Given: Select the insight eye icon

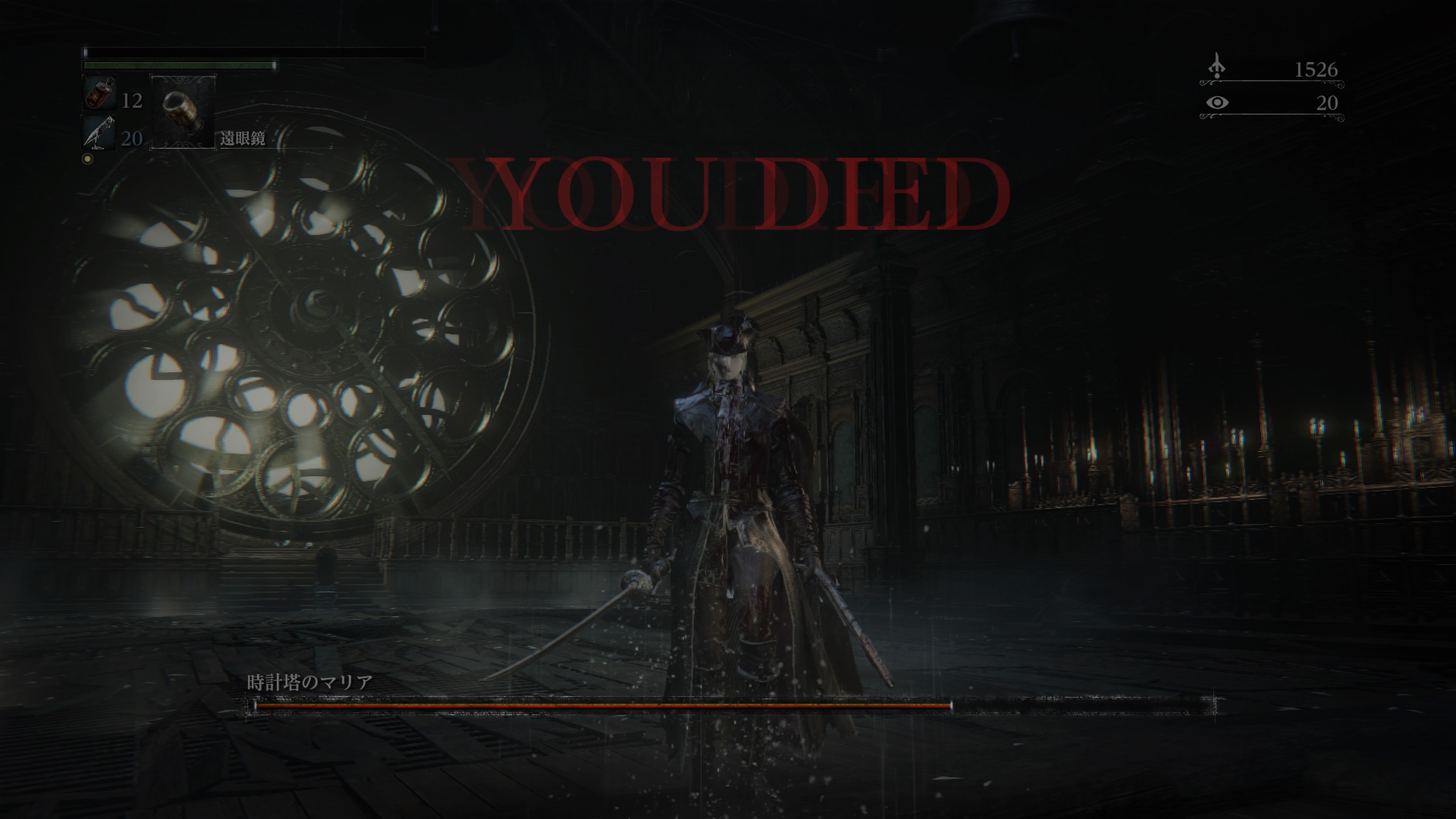Looking at the screenshot, I should click(1217, 102).
